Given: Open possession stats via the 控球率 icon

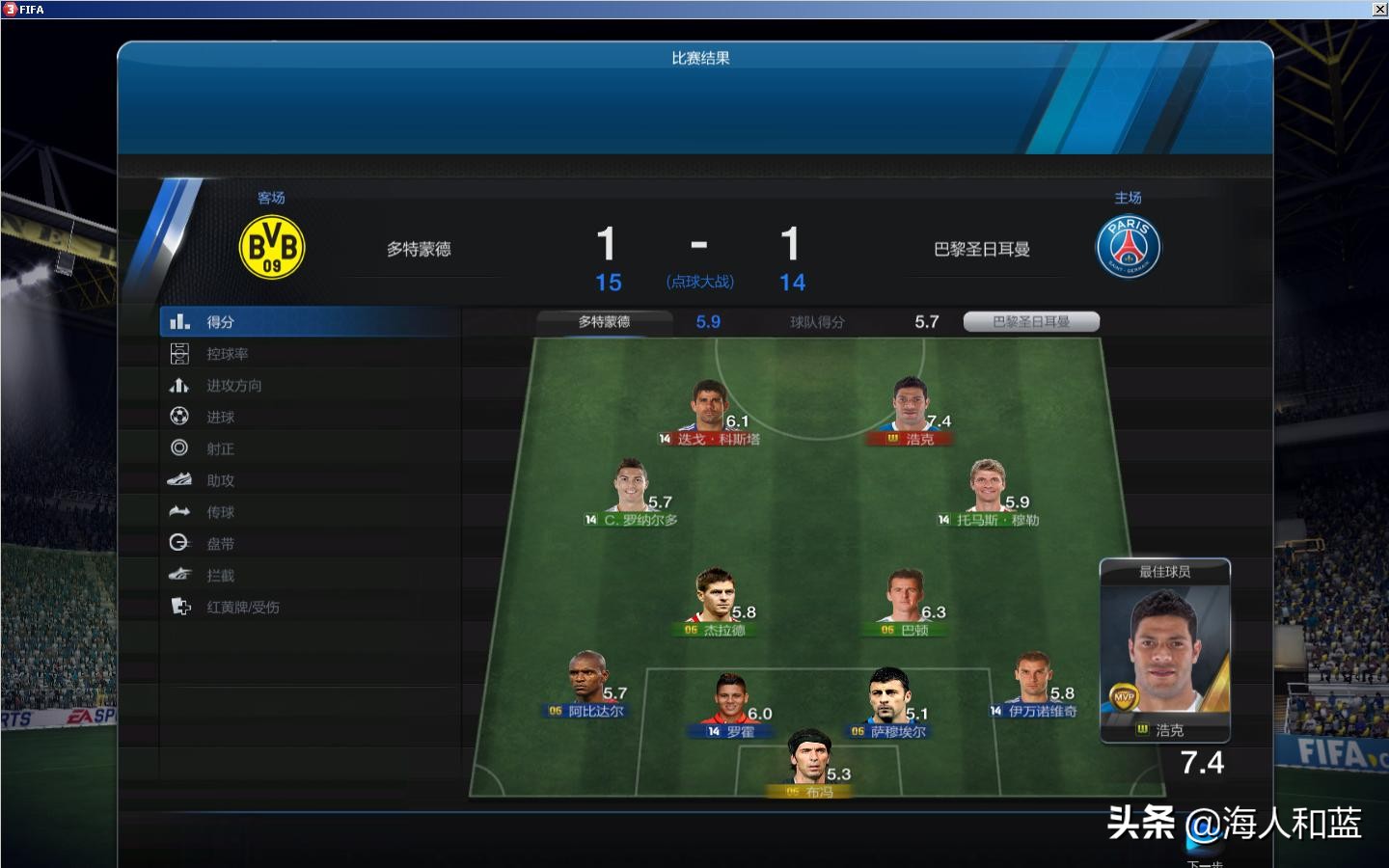Looking at the screenshot, I should click(180, 353).
